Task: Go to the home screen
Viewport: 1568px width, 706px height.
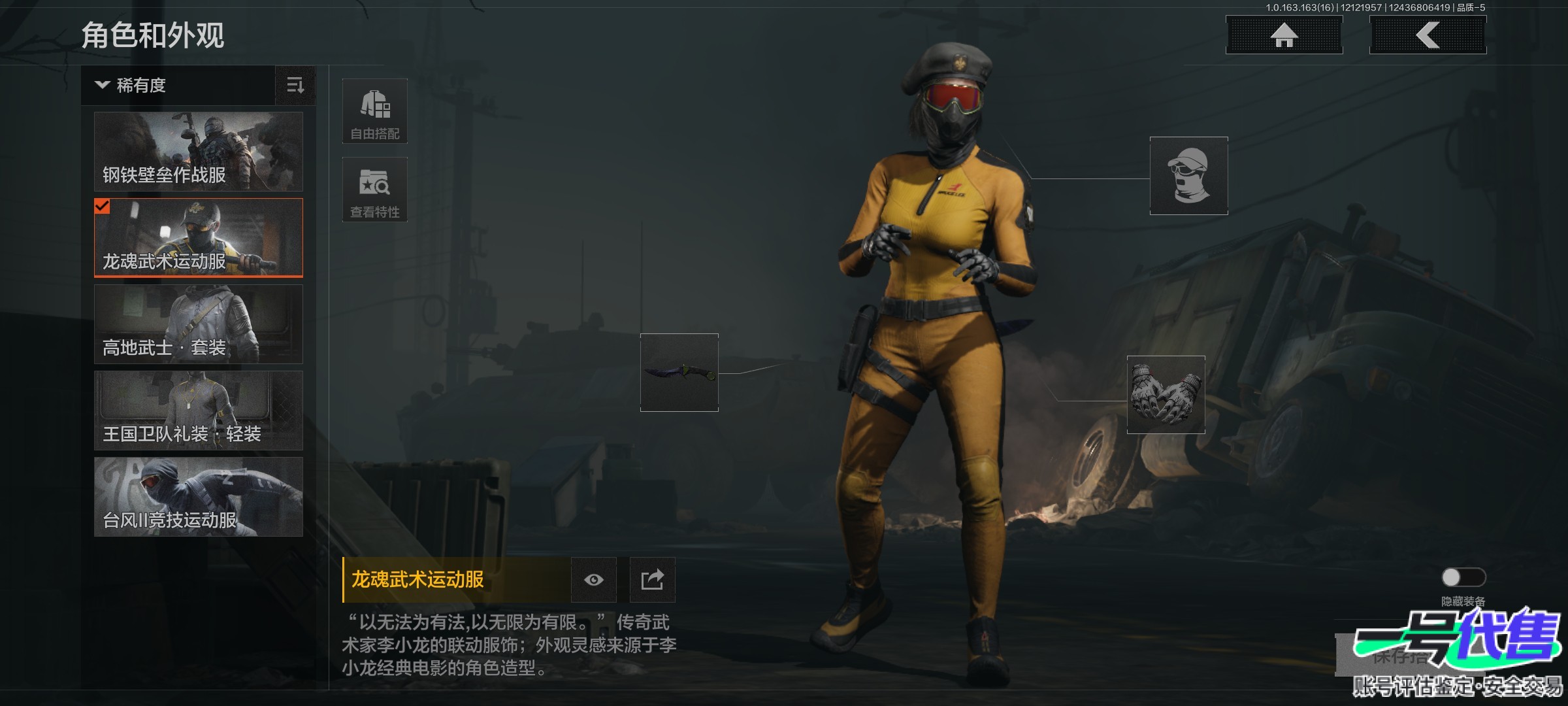Action: (x=1284, y=35)
